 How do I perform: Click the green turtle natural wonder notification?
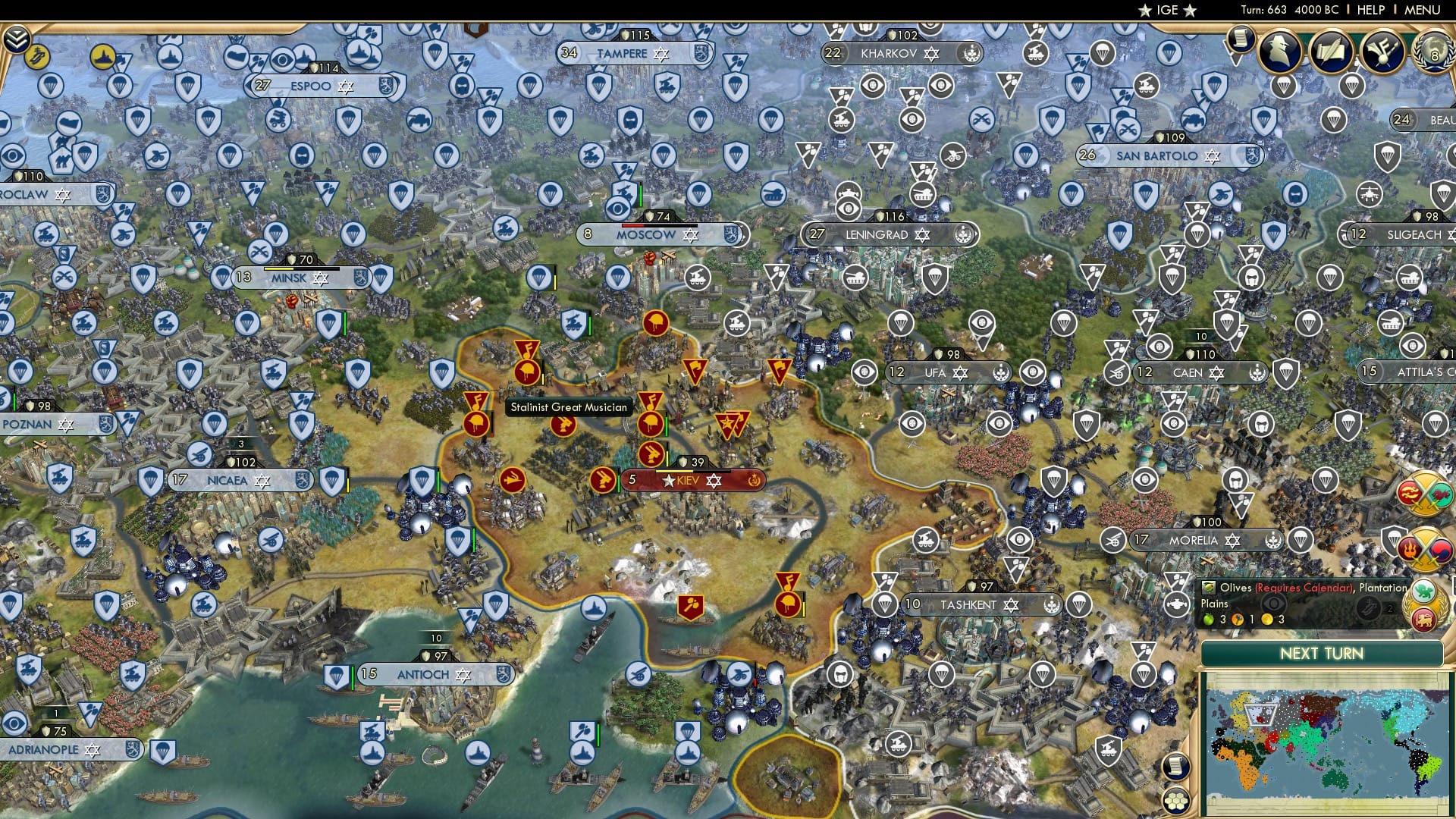point(1424,590)
